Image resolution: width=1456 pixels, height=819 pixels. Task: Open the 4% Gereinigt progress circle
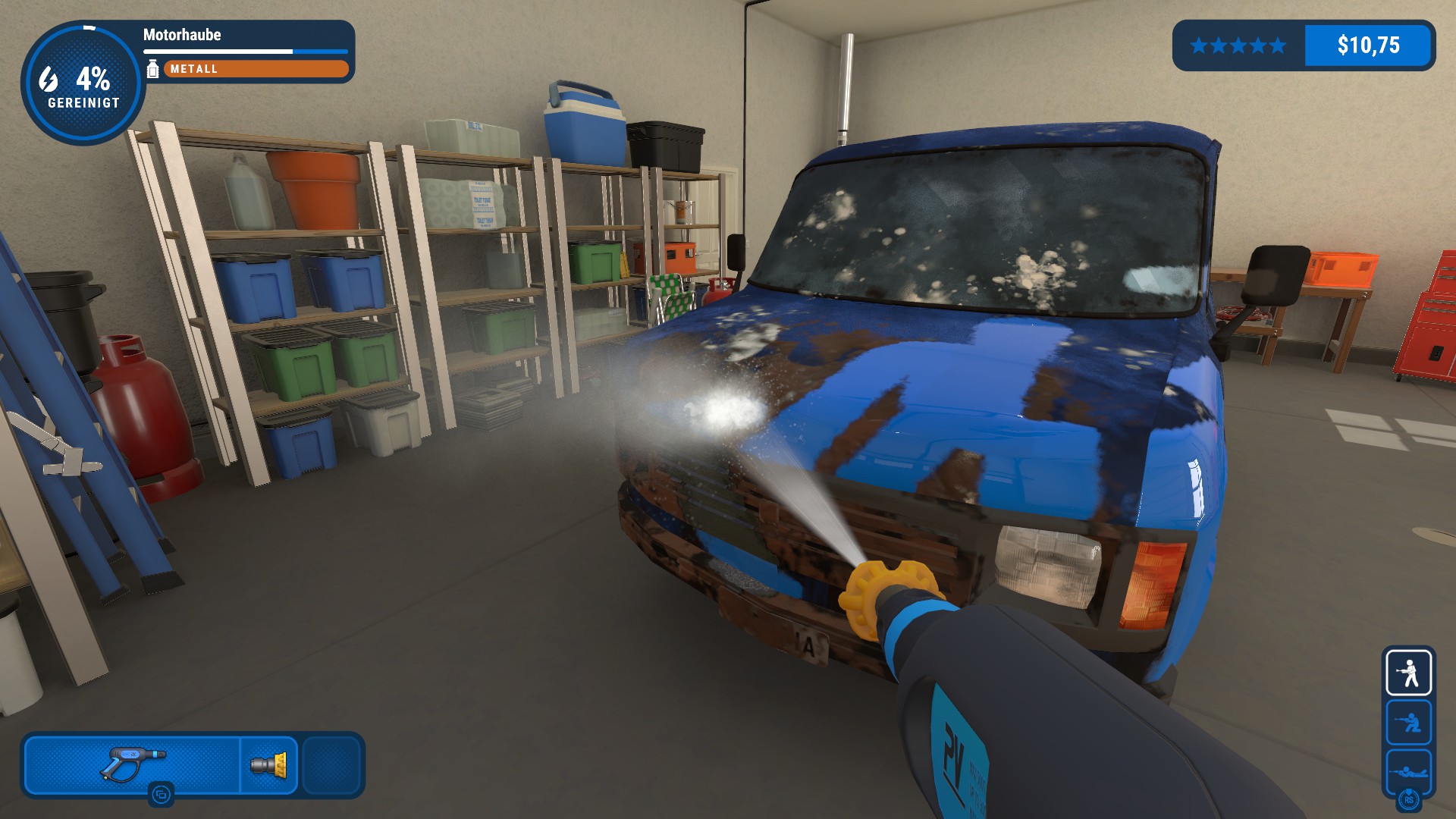tap(83, 83)
